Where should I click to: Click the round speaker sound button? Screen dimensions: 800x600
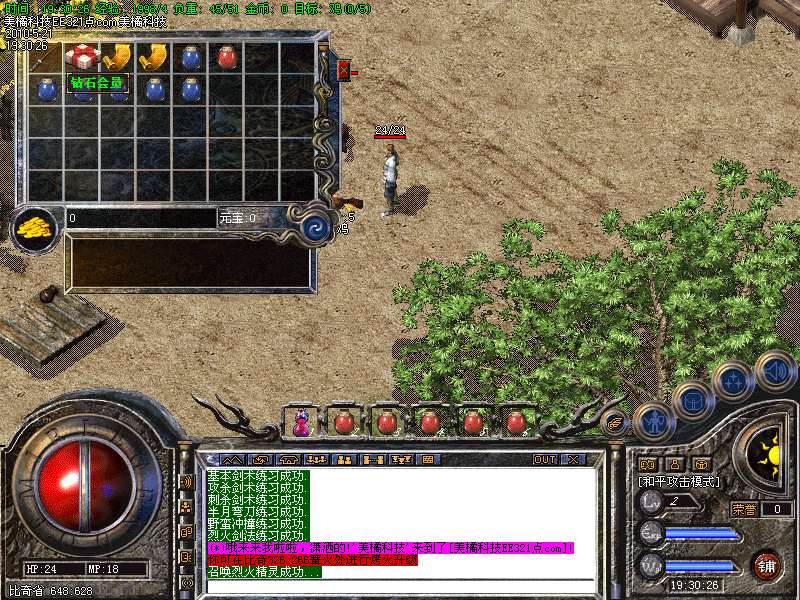pyautogui.click(x=776, y=370)
